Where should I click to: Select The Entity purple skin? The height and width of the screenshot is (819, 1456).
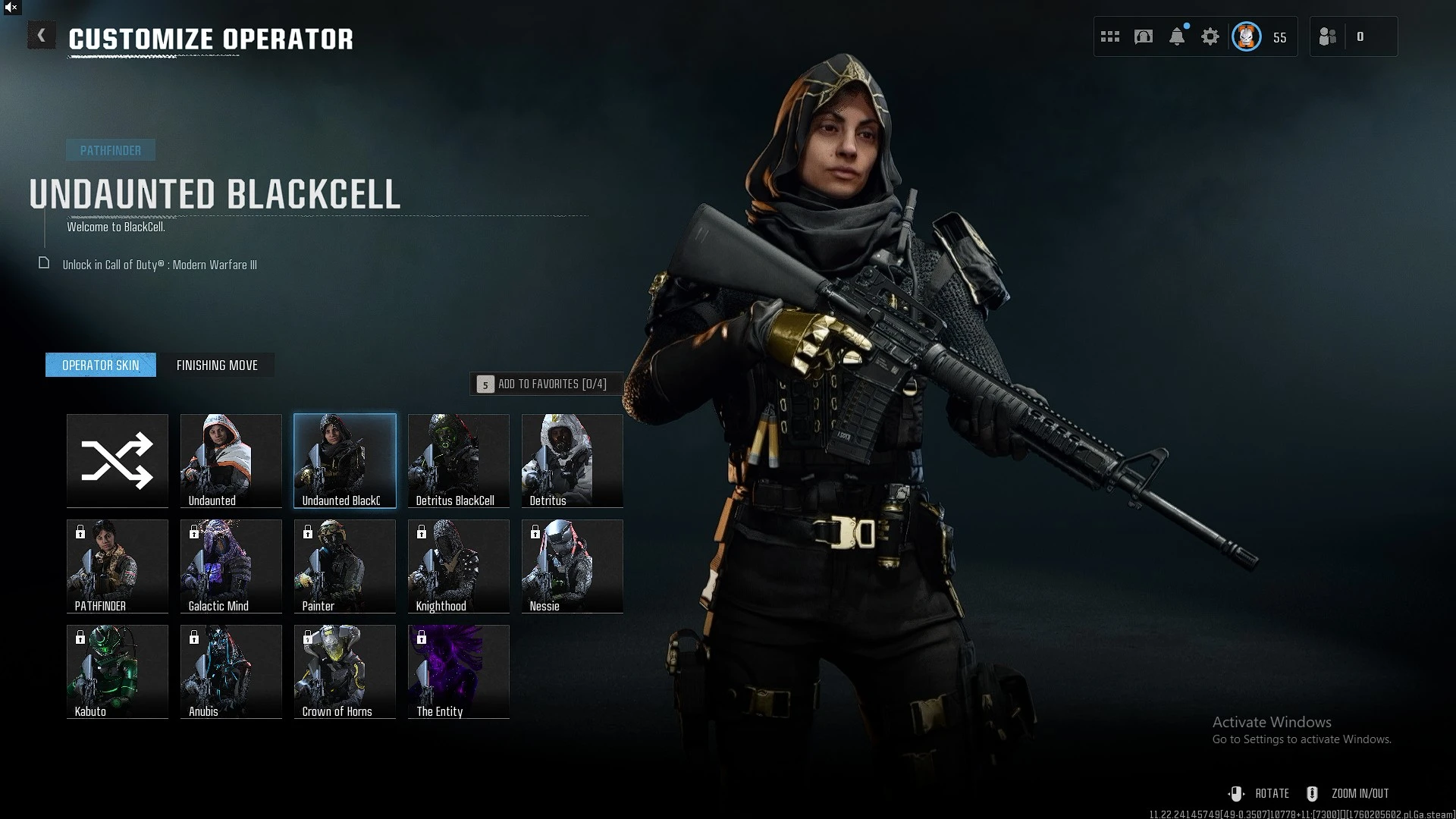pyautogui.click(x=459, y=671)
